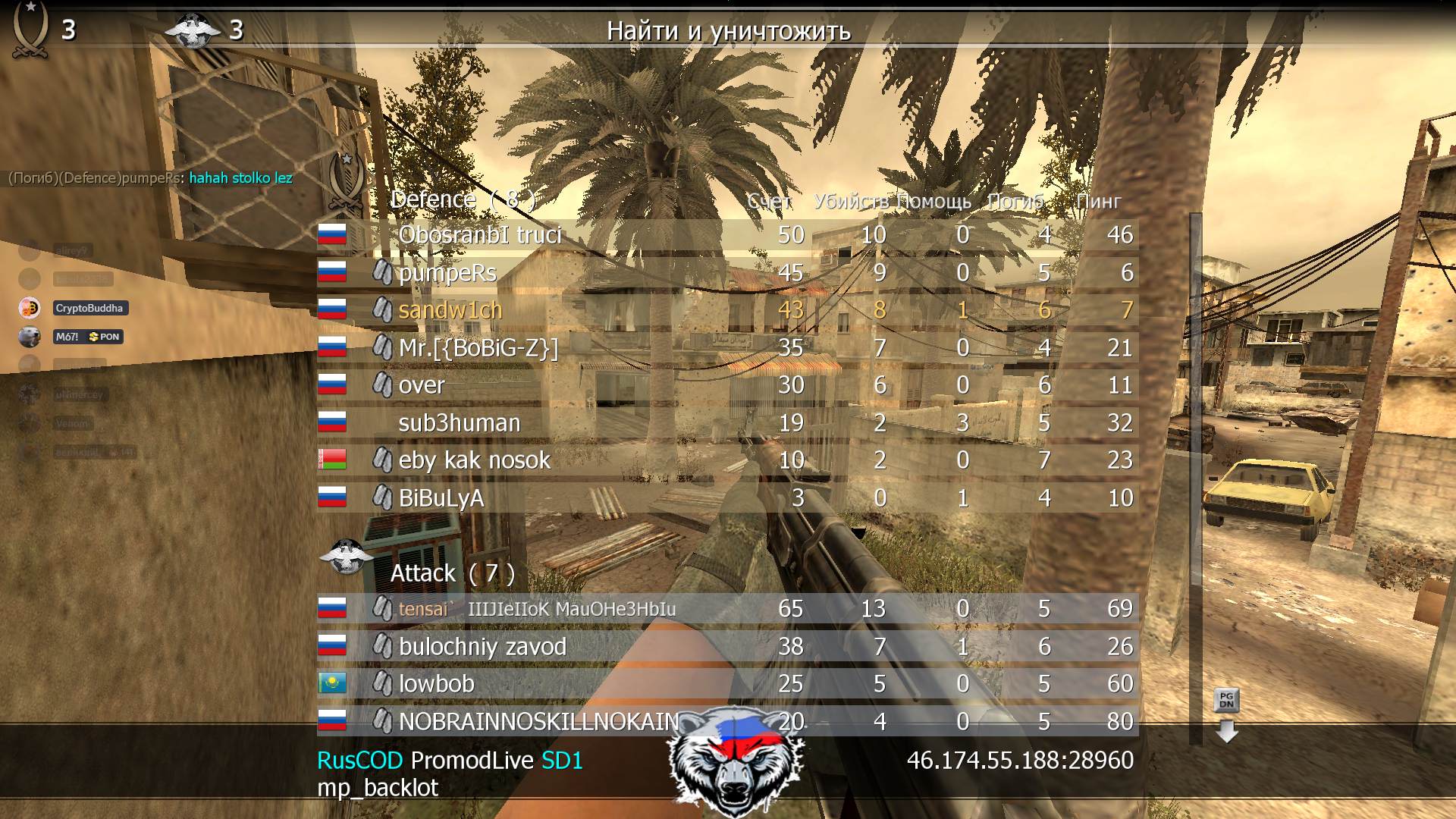Click the scoreboard's scroll-down arrow

(1226, 731)
